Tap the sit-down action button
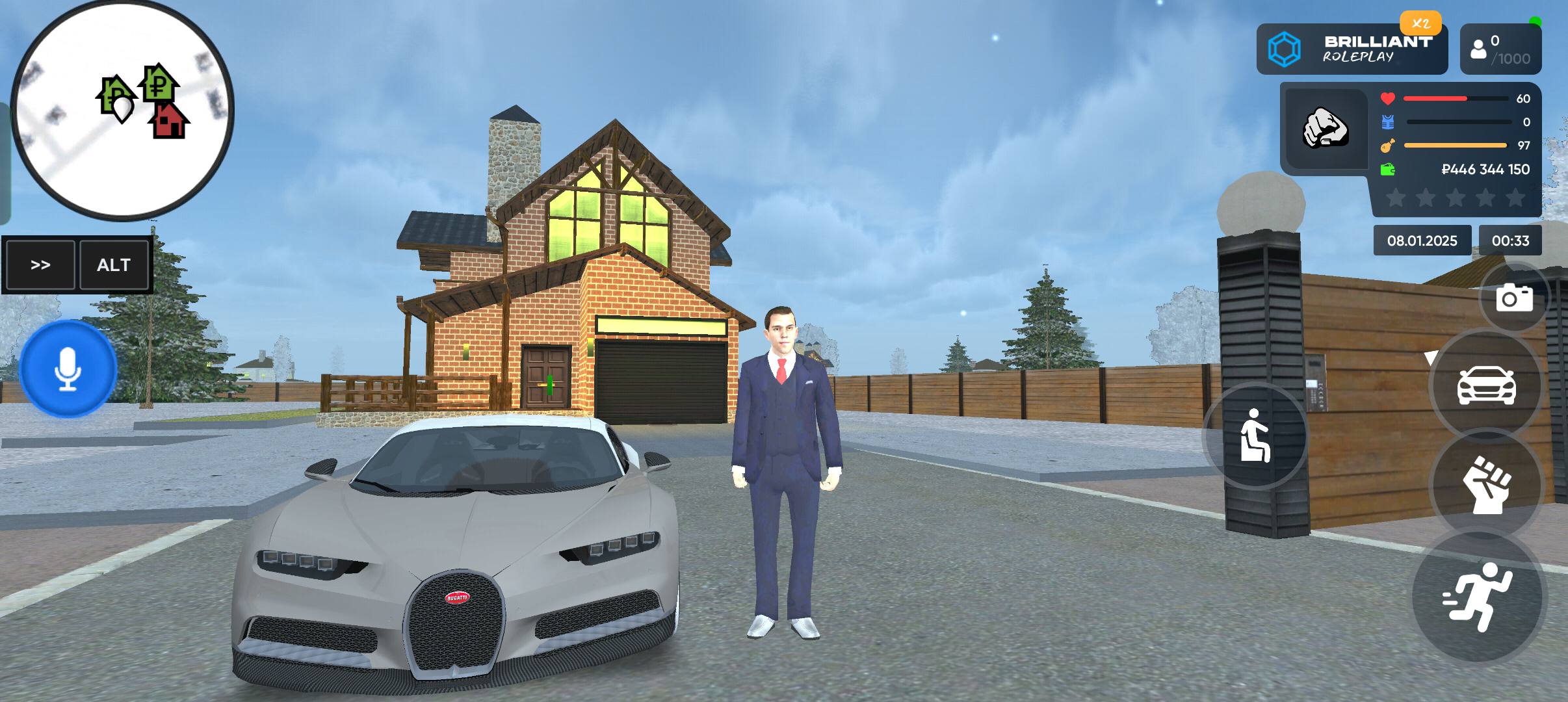 [x=1255, y=435]
